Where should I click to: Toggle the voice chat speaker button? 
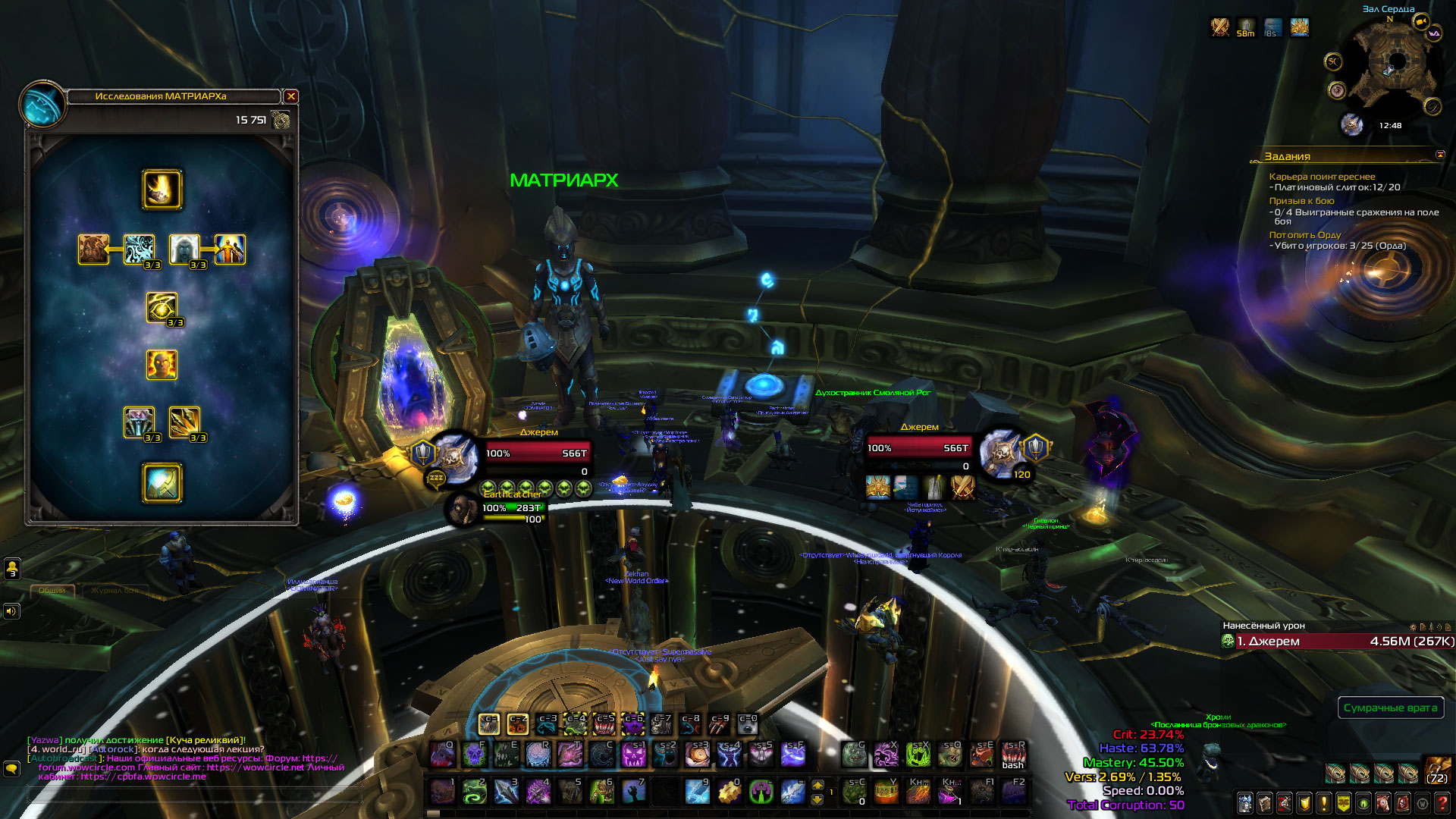coord(11,610)
